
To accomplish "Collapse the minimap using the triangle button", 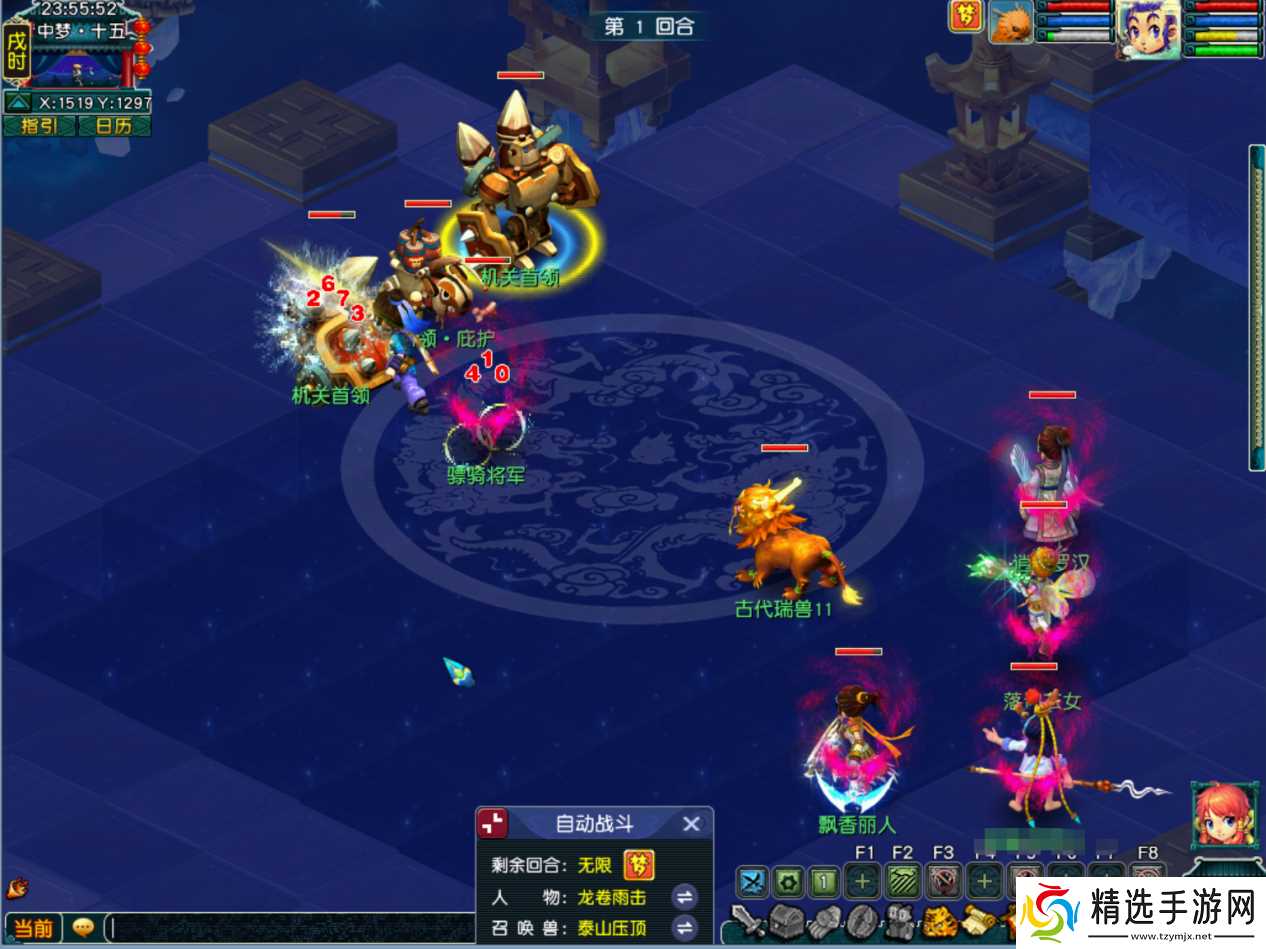I will pos(18,102).
